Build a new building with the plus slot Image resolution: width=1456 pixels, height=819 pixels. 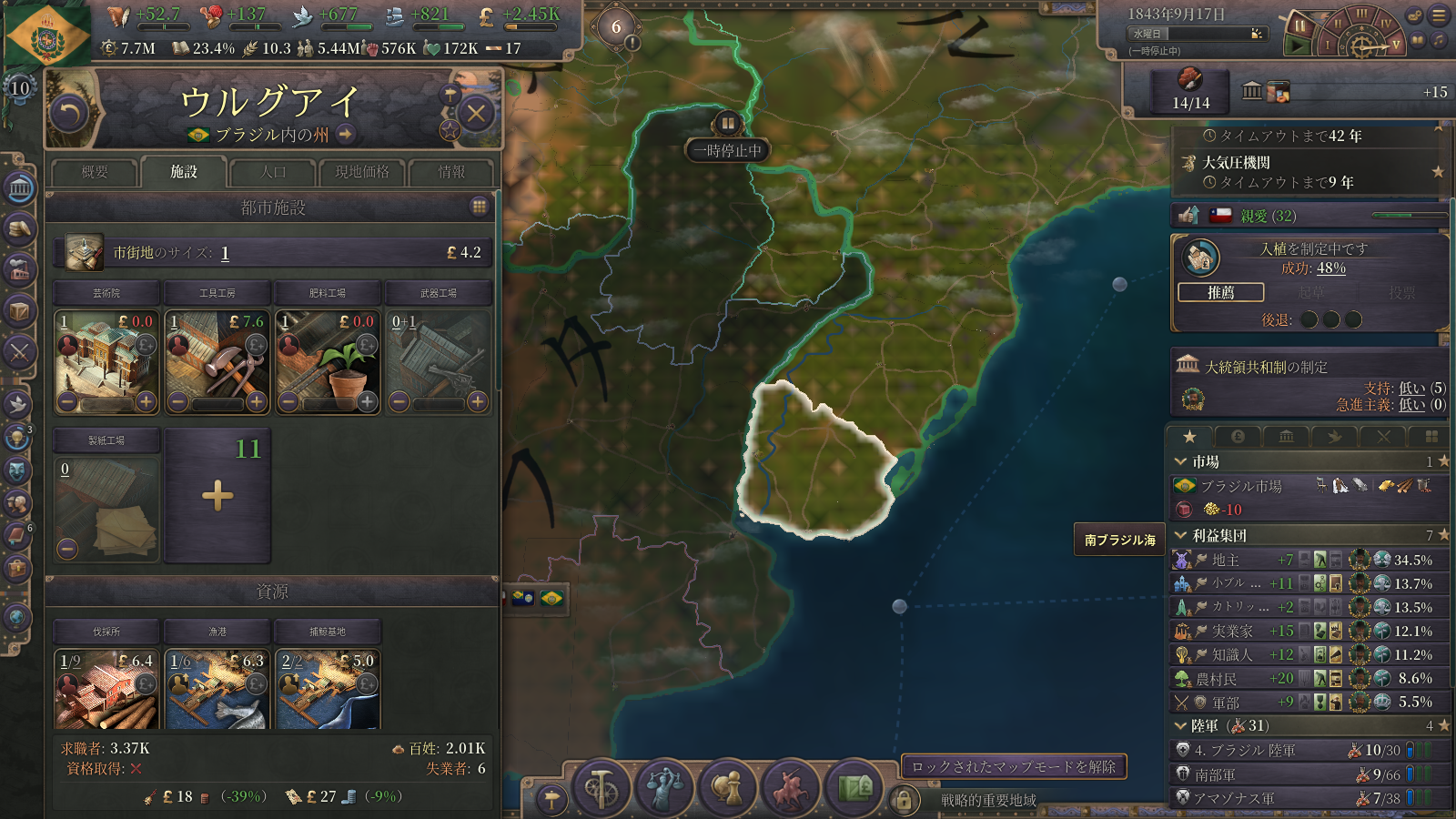pos(217,496)
